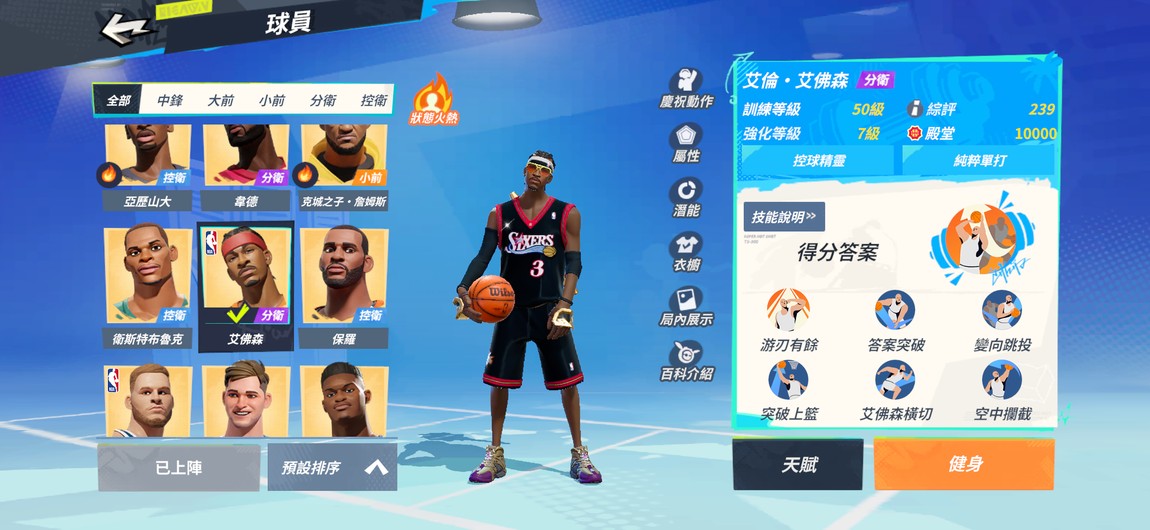
Task: Open the 屬性 attributes panel
Action: tap(686, 143)
